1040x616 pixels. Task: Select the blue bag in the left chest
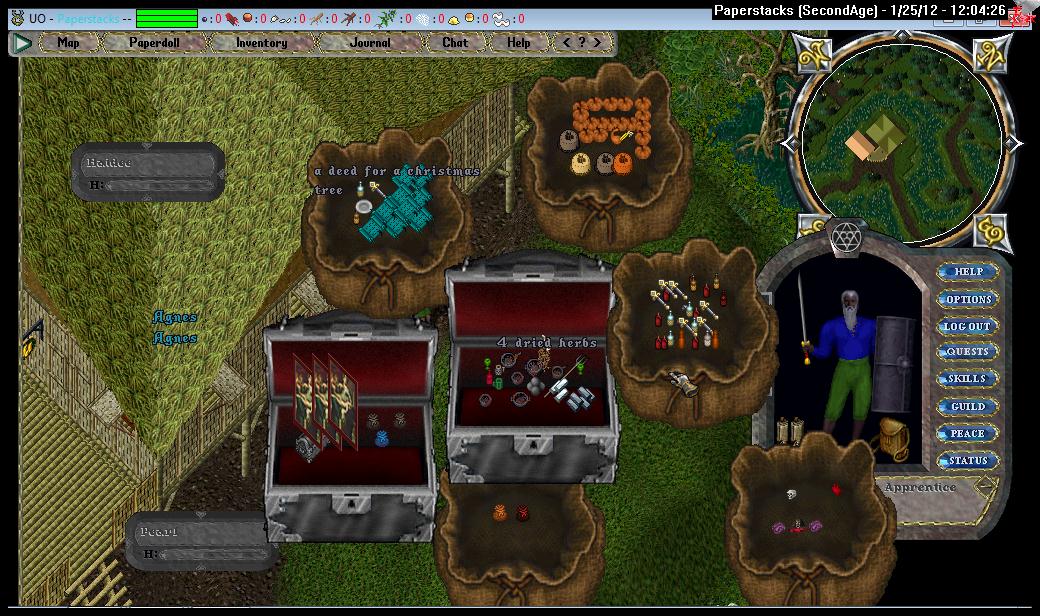tap(381, 437)
